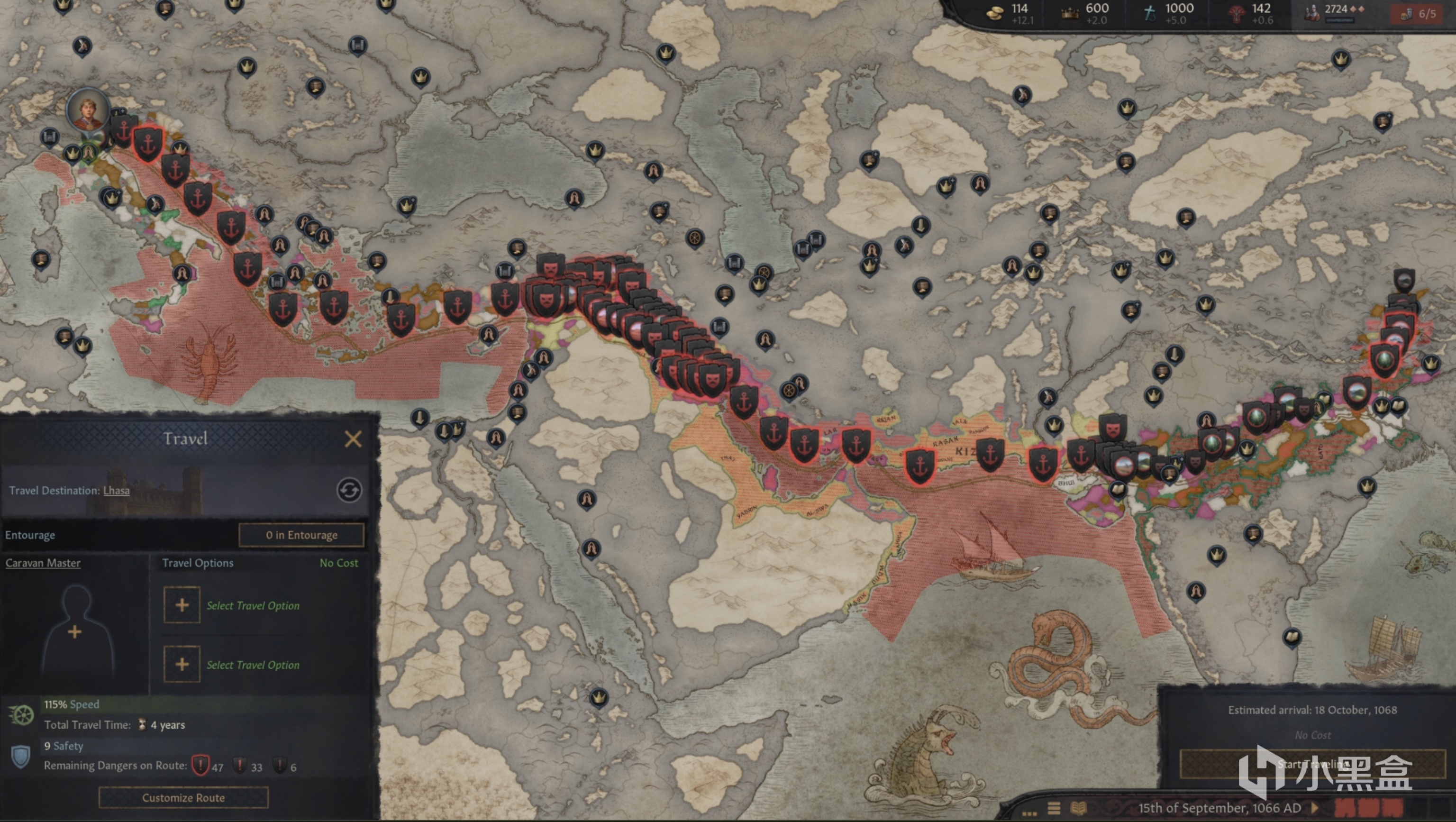The height and width of the screenshot is (822, 1456).
Task: Click the prestige crown display
Action: tap(1086, 12)
